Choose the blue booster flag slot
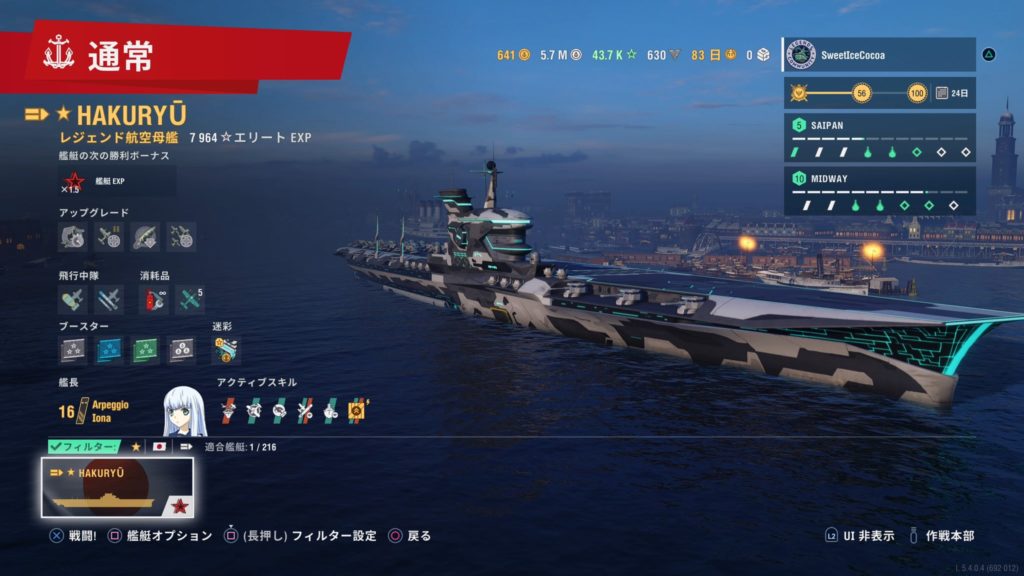 [x=109, y=350]
